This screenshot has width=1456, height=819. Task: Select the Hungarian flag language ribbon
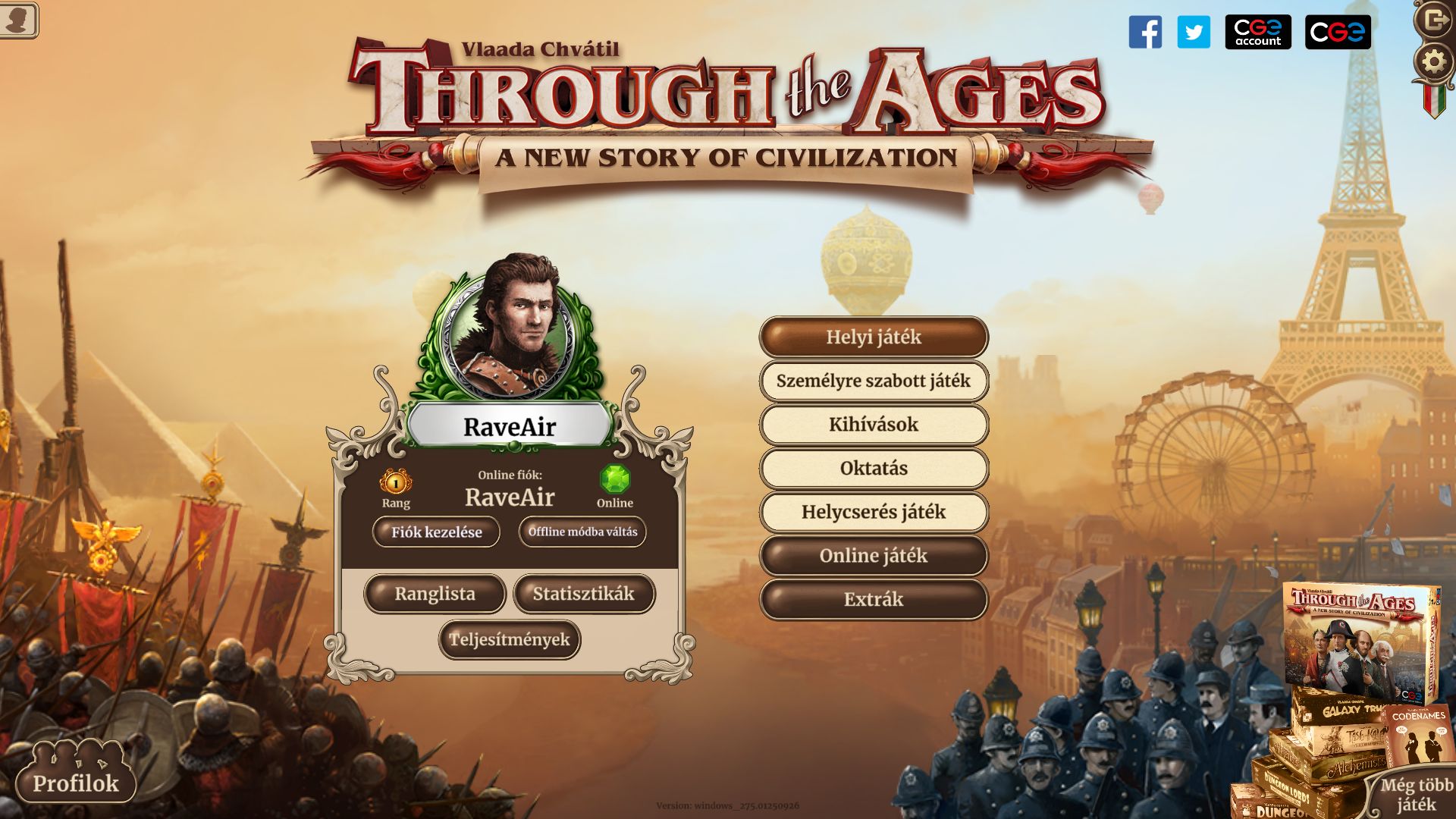pos(1433,100)
